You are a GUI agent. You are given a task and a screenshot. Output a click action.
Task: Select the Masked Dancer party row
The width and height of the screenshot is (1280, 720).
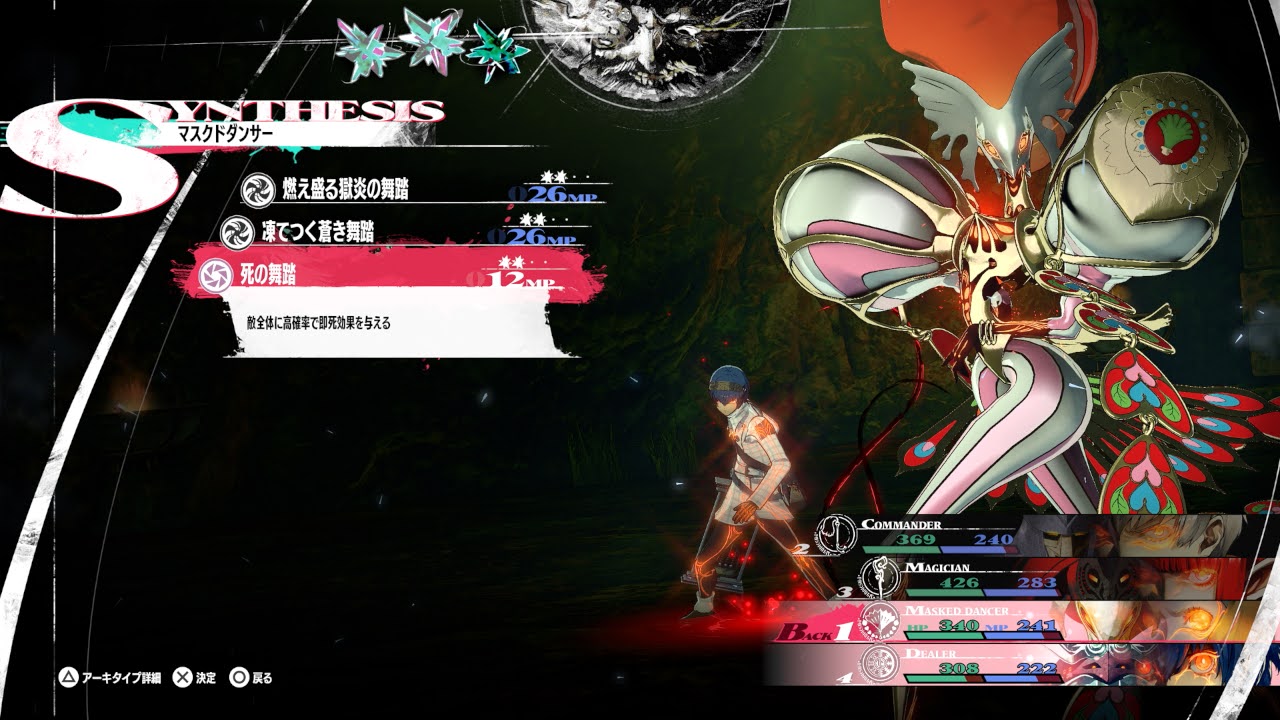pyautogui.click(x=1020, y=621)
